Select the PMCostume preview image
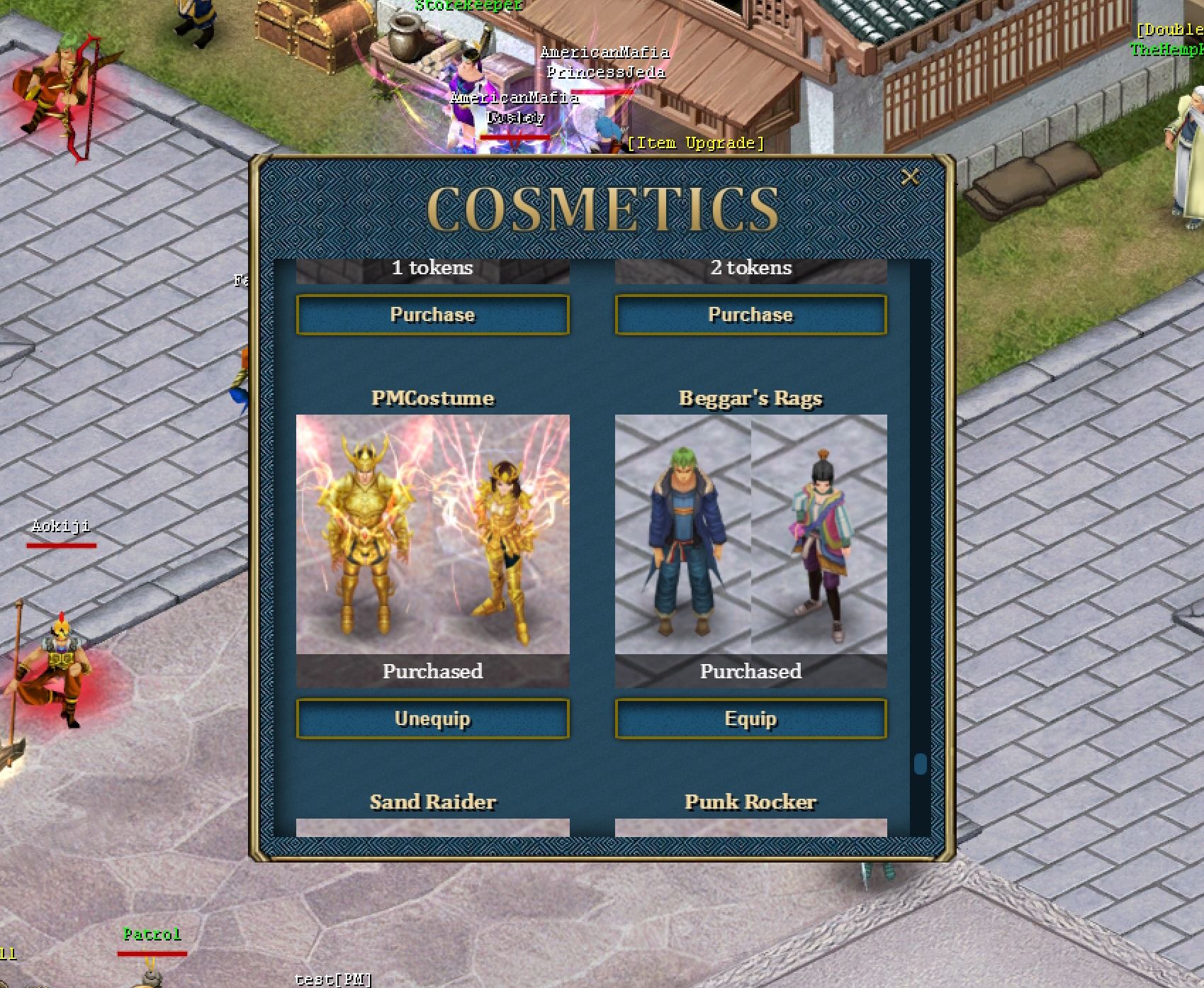The height and width of the screenshot is (988, 1204). pyautogui.click(x=432, y=534)
